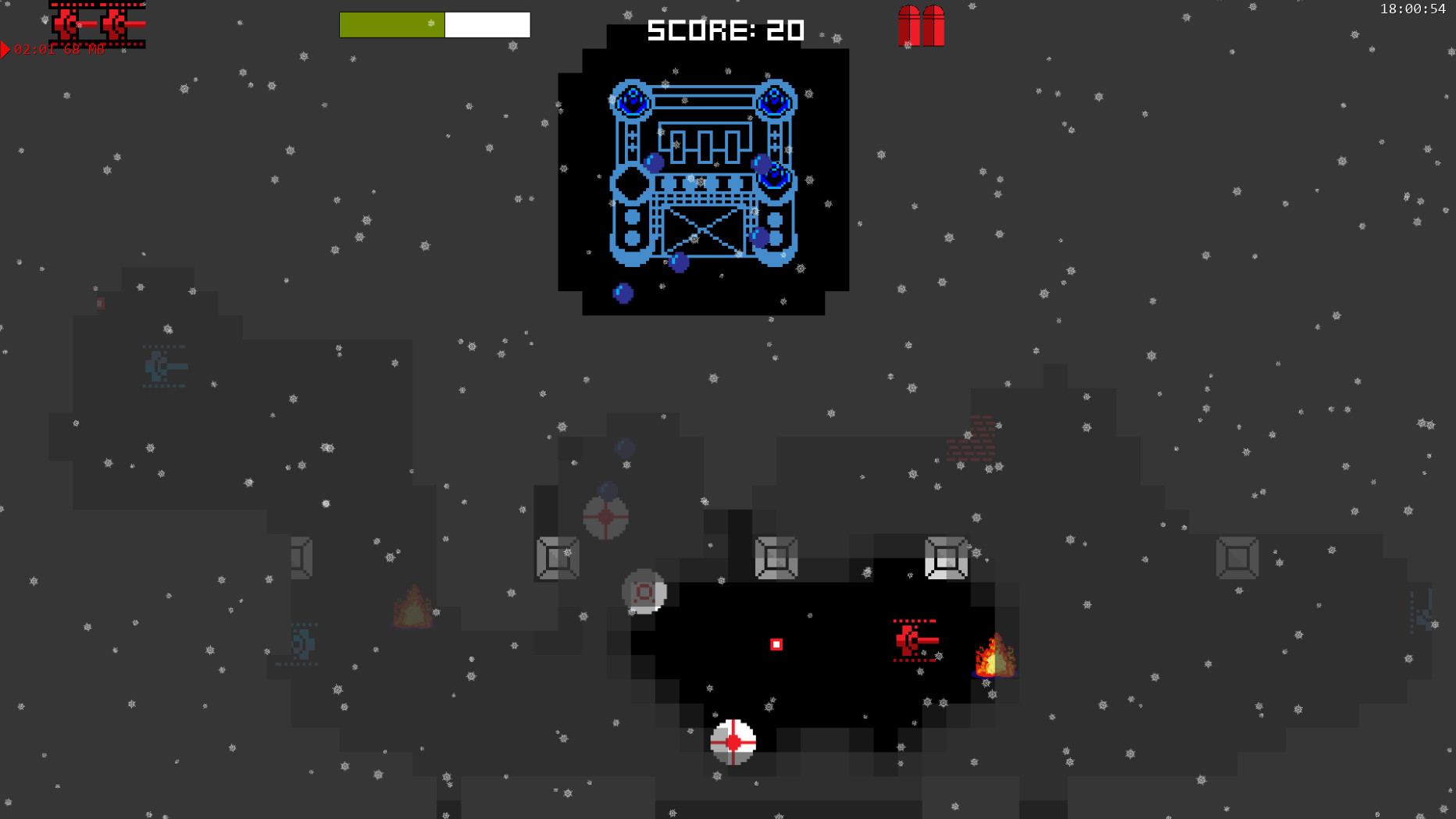Click the 02:01 recording timer text

point(33,50)
